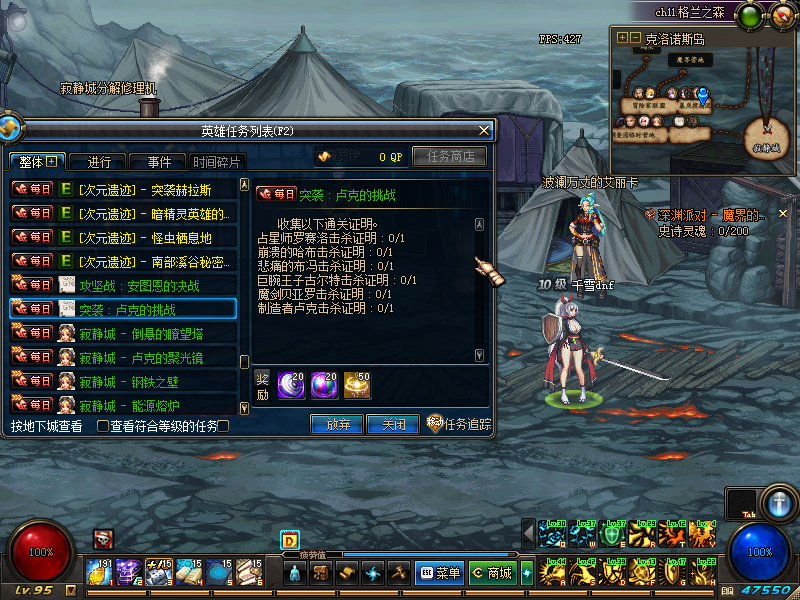This screenshot has height=600, width=800.
Task: Click the 关闭 button in quest window
Action: [392, 424]
